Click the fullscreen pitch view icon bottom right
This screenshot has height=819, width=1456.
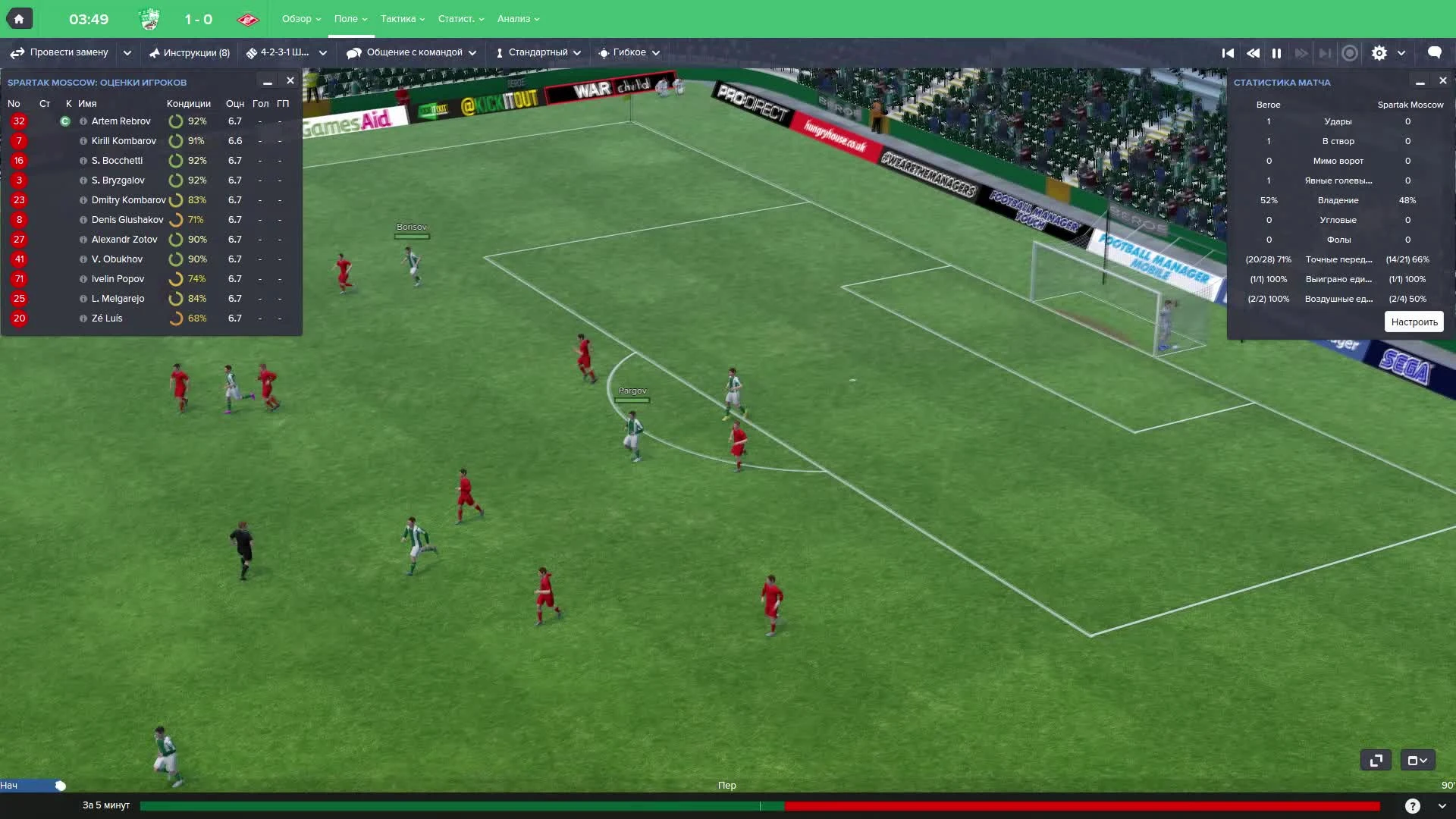click(x=1376, y=760)
